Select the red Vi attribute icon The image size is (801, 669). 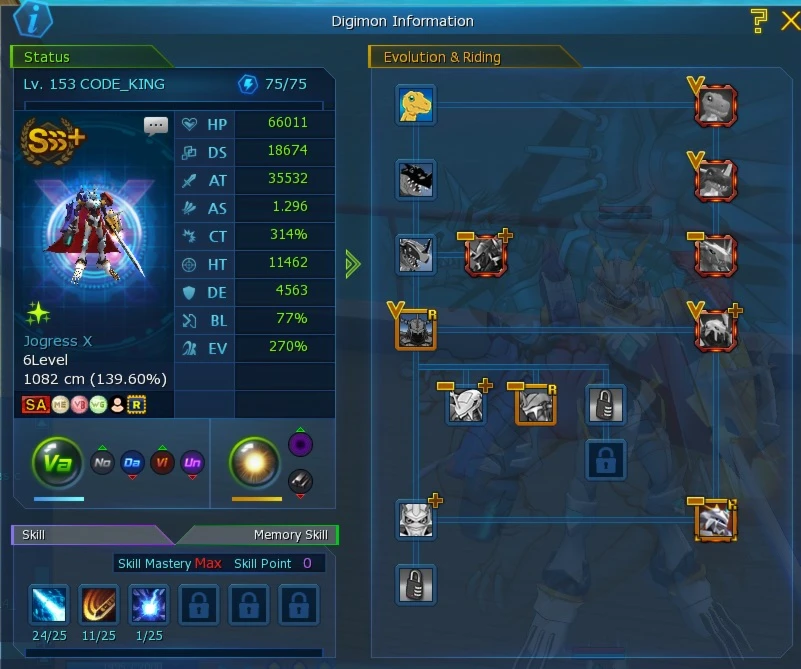pyautogui.click(x=162, y=463)
